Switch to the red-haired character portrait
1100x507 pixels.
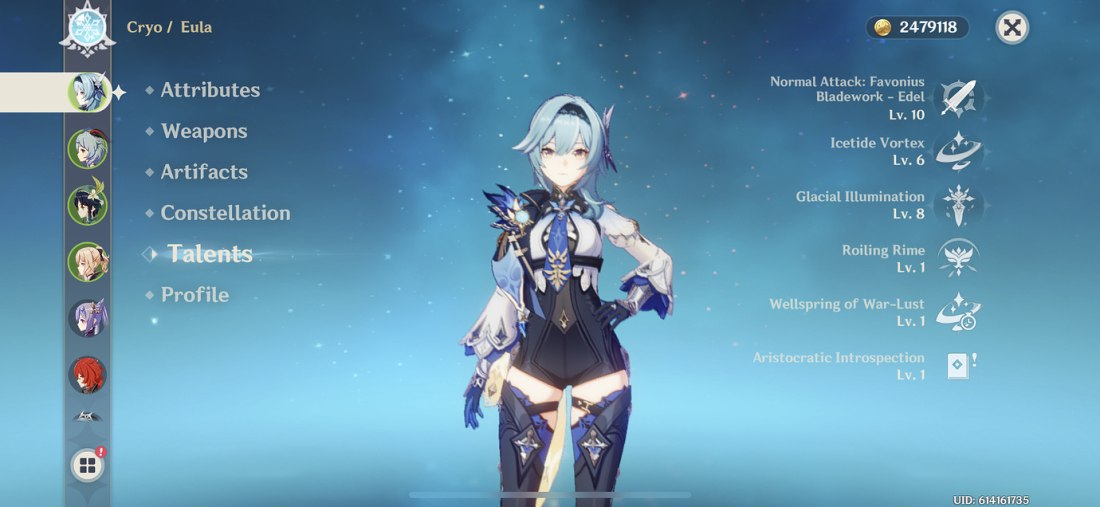point(87,375)
